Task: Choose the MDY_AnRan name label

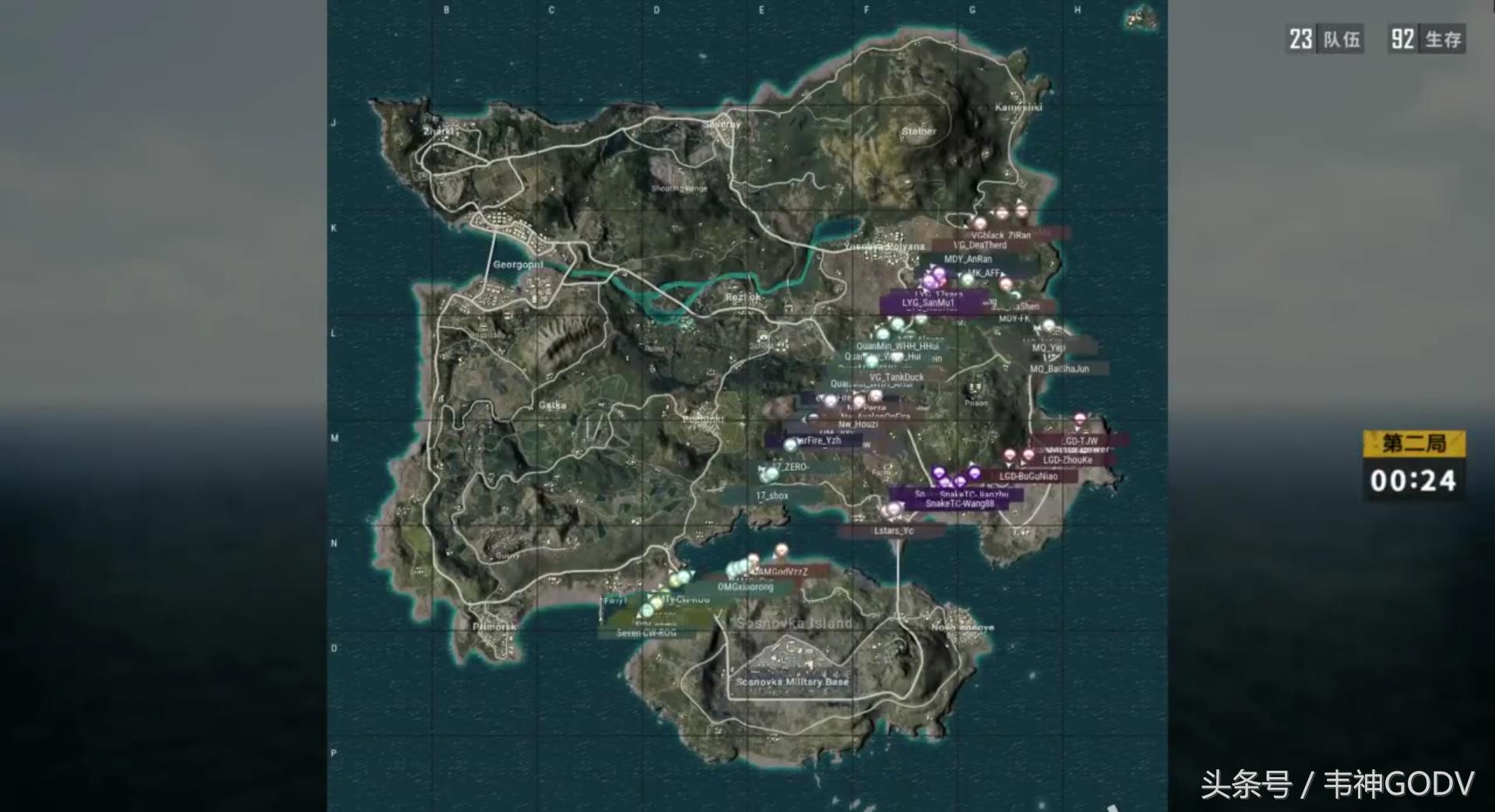Action: click(x=968, y=259)
